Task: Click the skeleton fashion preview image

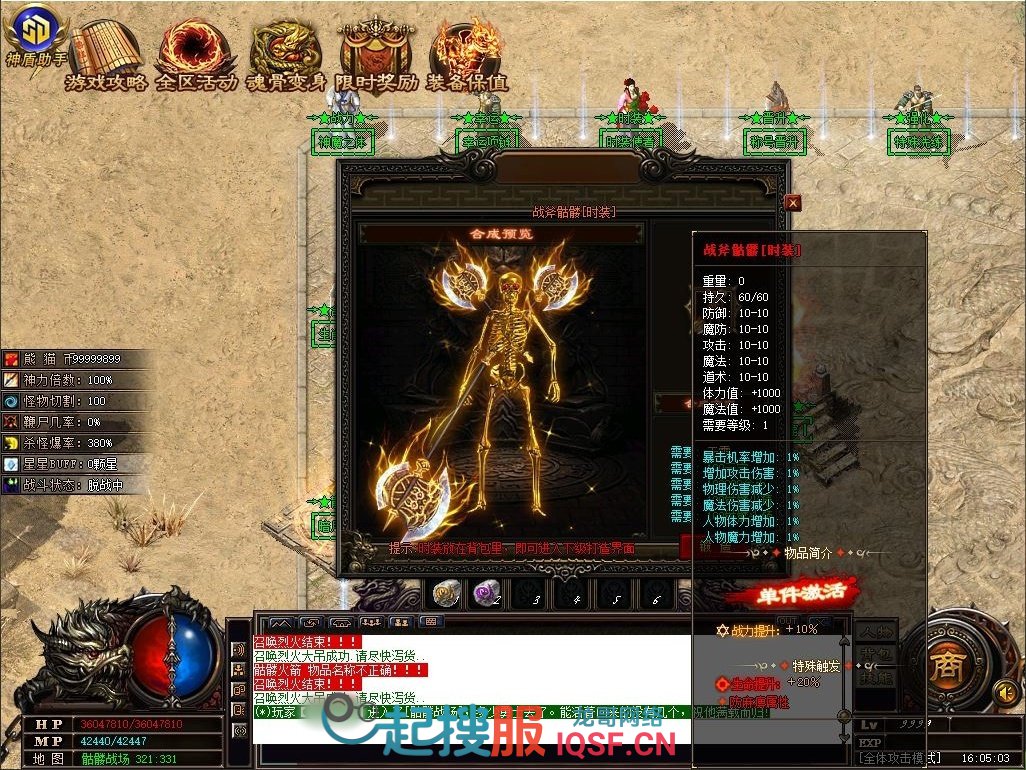Action: (x=500, y=390)
